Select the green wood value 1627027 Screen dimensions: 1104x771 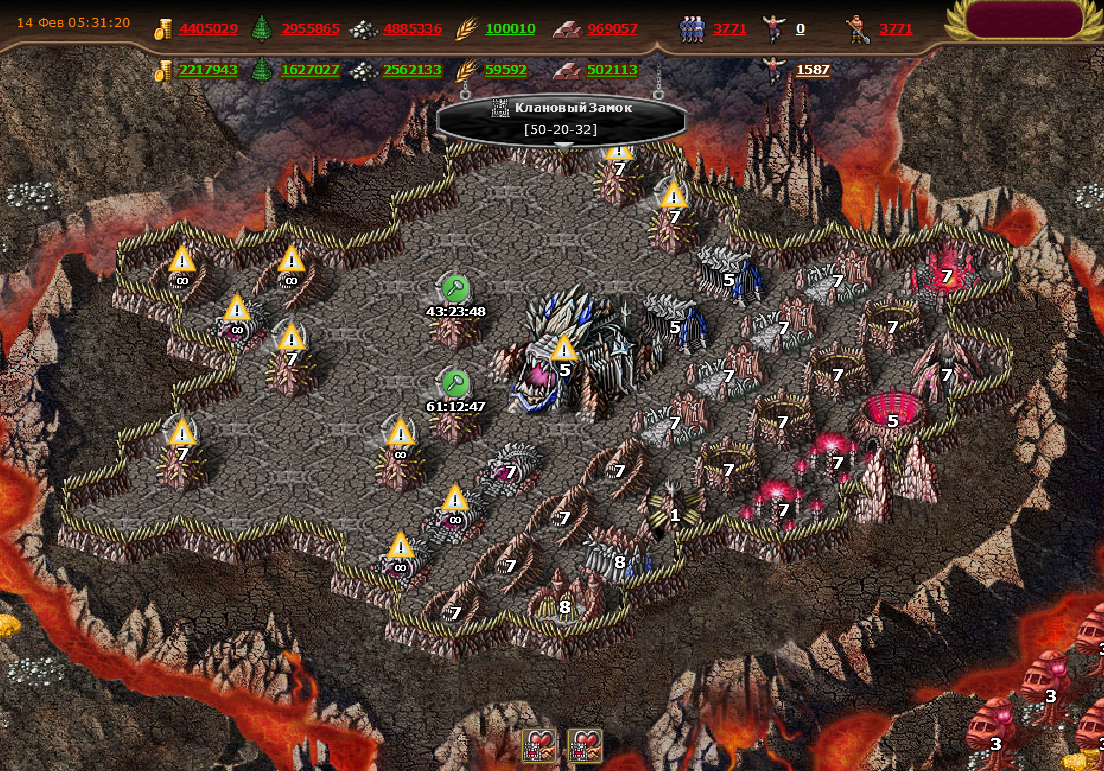pos(310,70)
